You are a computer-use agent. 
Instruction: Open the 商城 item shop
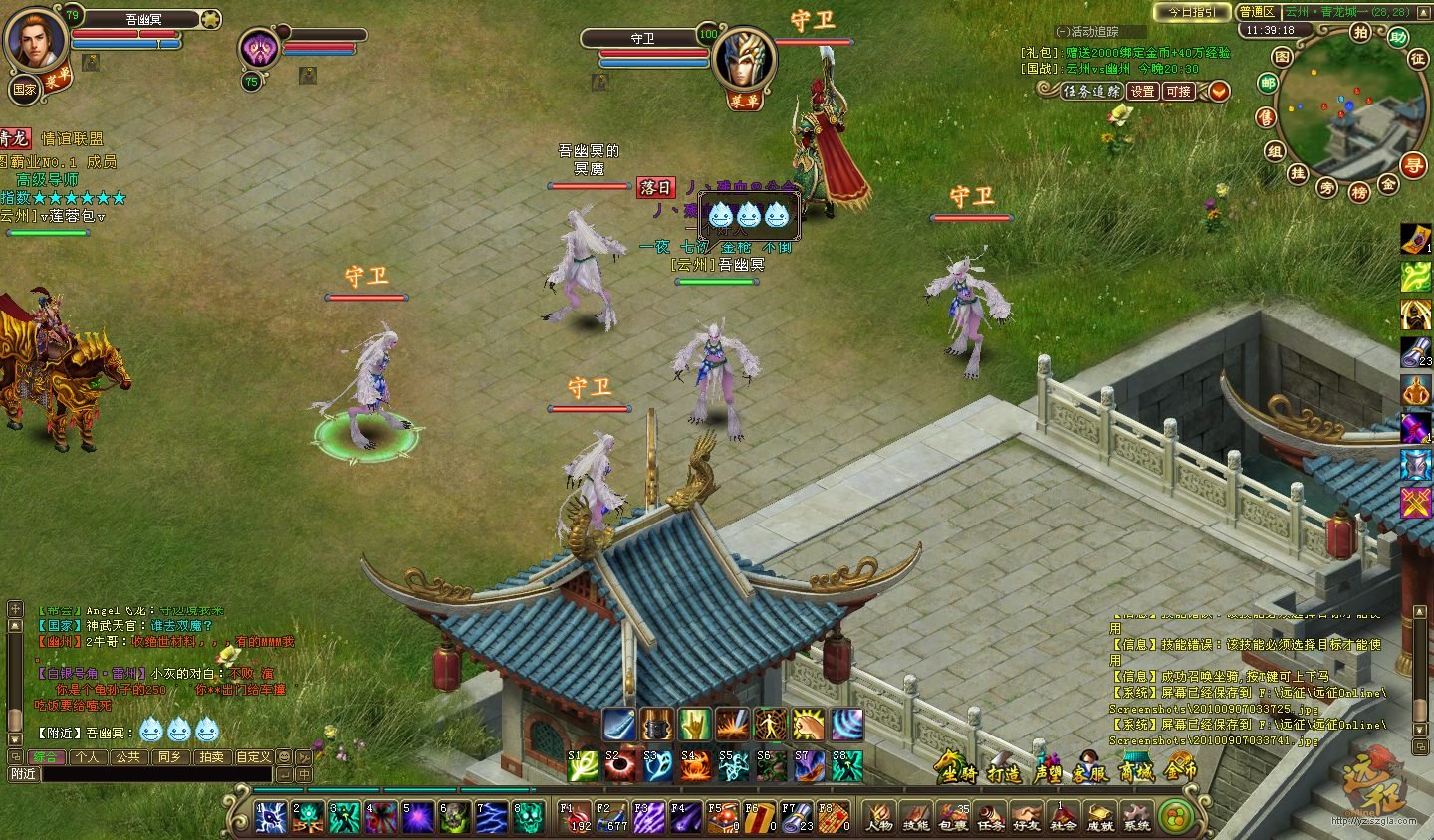(x=1135, y=768)
